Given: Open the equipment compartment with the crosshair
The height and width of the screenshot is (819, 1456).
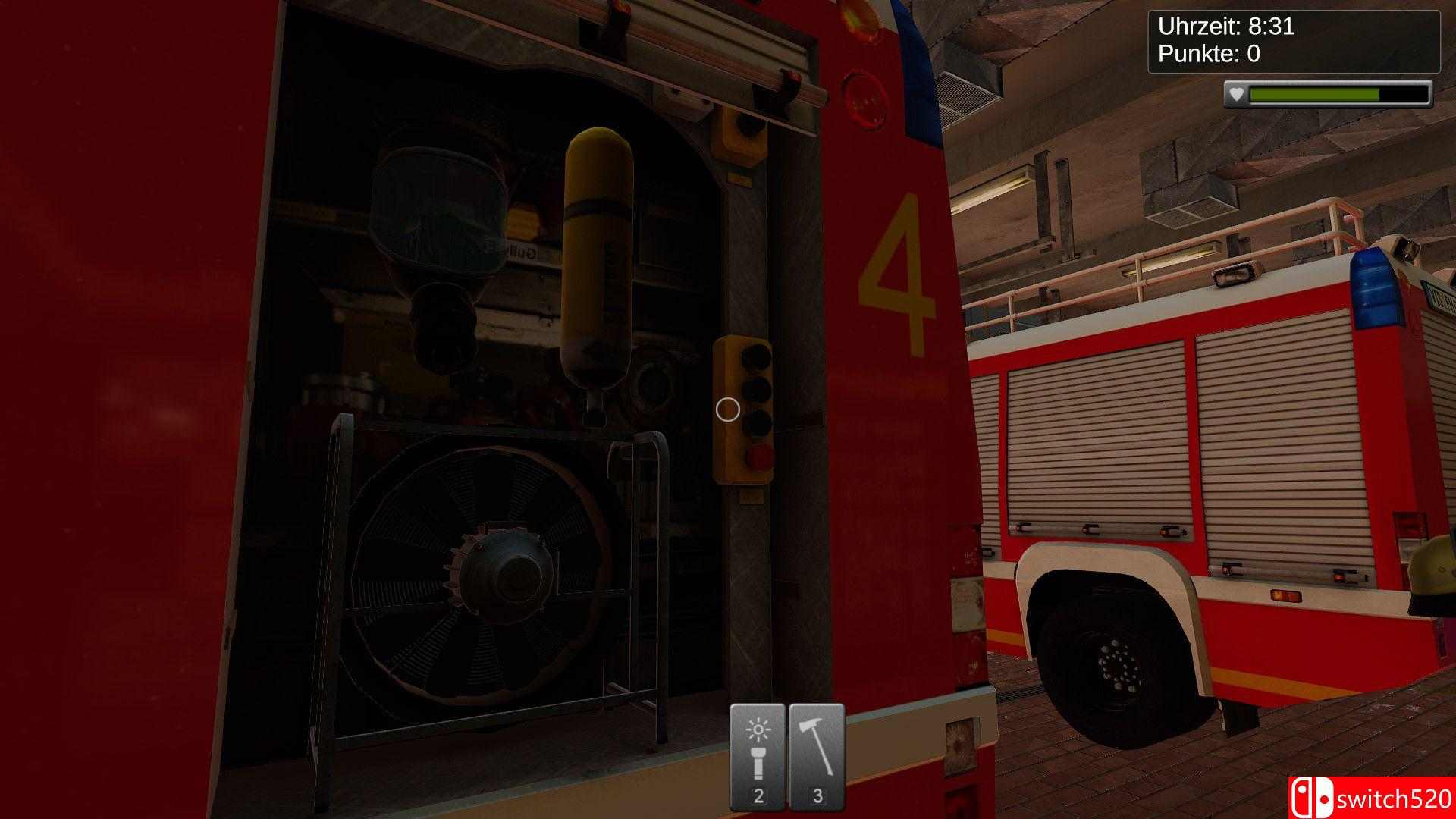Looking at the screenshot, I should pyautogui.click(x=726, y=409).
